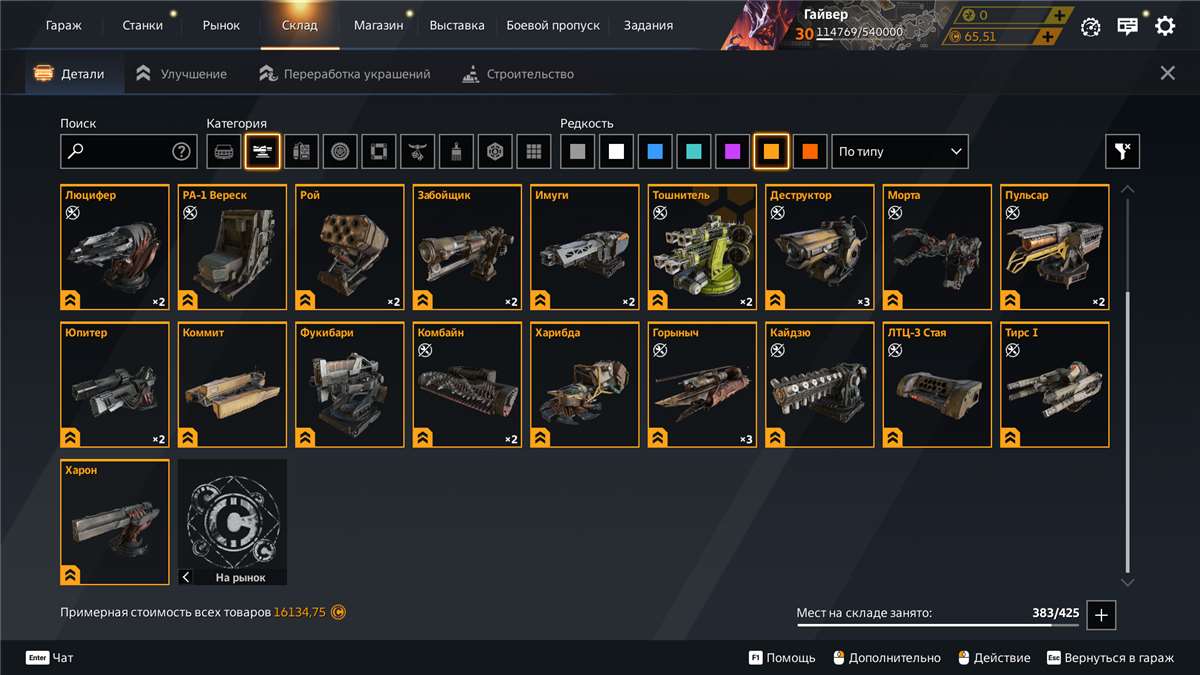The width and height of the screenshot is (1200, 675).
Task: Choose the Харибда weapon tile
Action: coord(585,385)
